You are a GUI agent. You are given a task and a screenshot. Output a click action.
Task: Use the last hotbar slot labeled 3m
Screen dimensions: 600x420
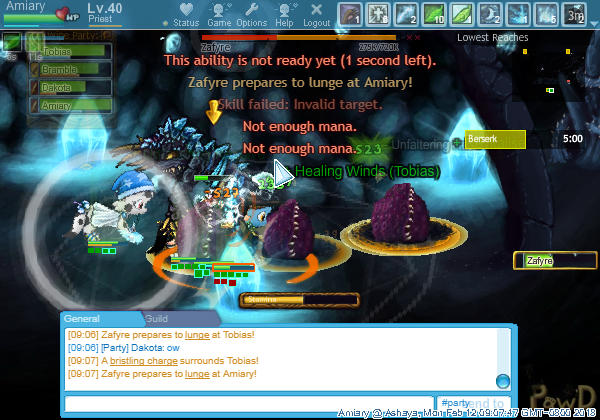pos(574,14)
